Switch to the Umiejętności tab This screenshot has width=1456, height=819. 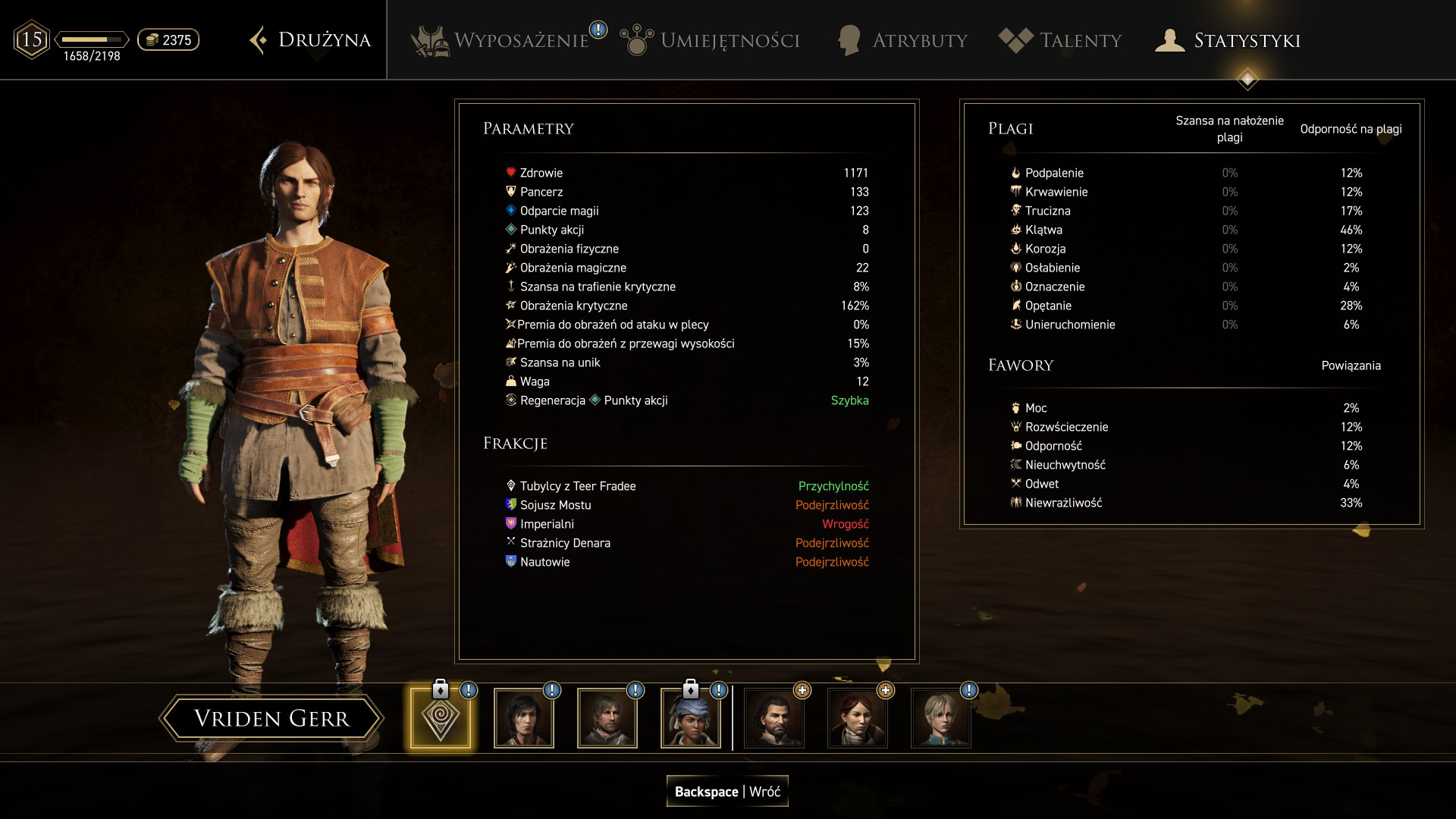(x=711, y=40)
